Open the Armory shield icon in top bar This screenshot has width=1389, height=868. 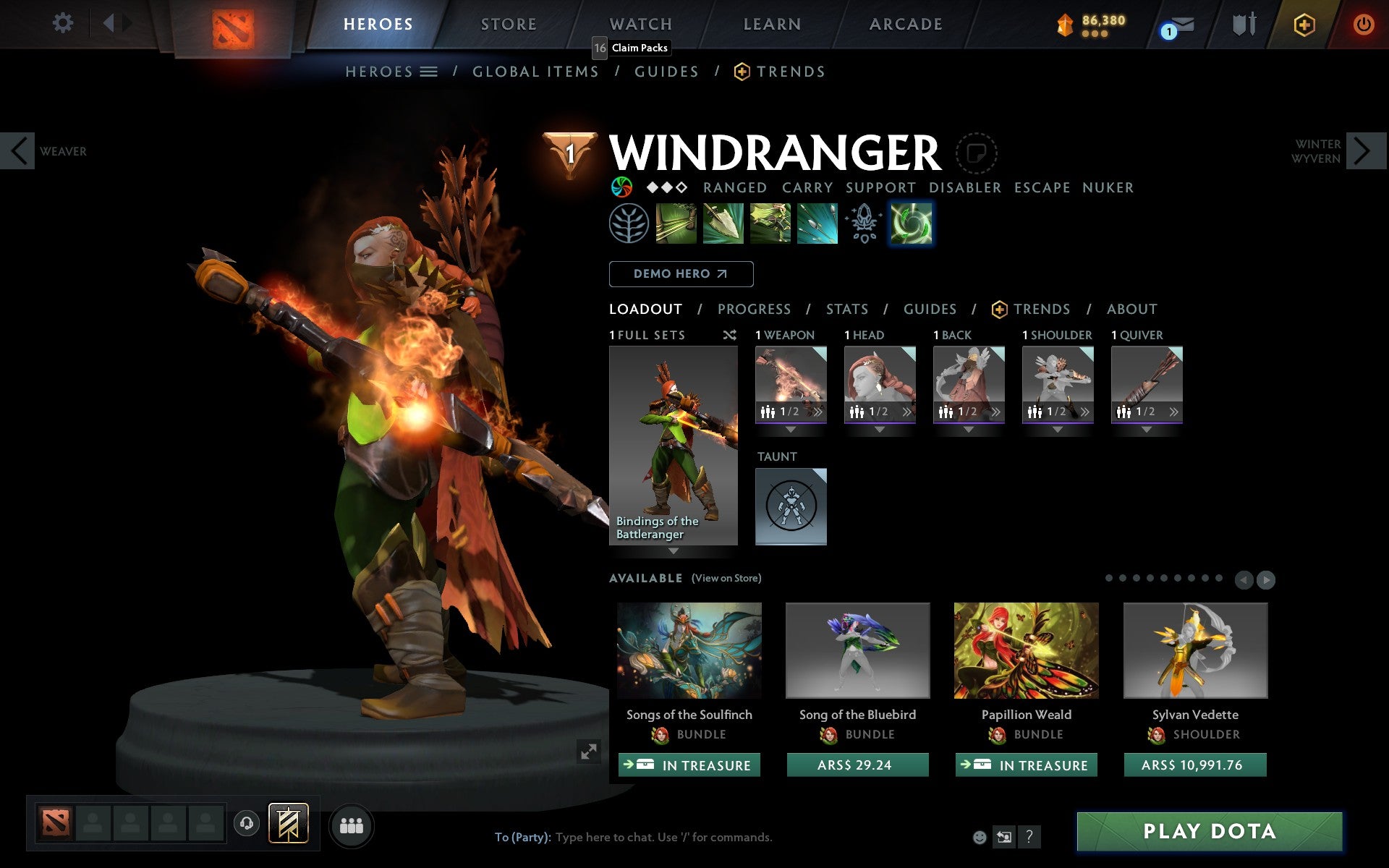[x=1244, y=24]
